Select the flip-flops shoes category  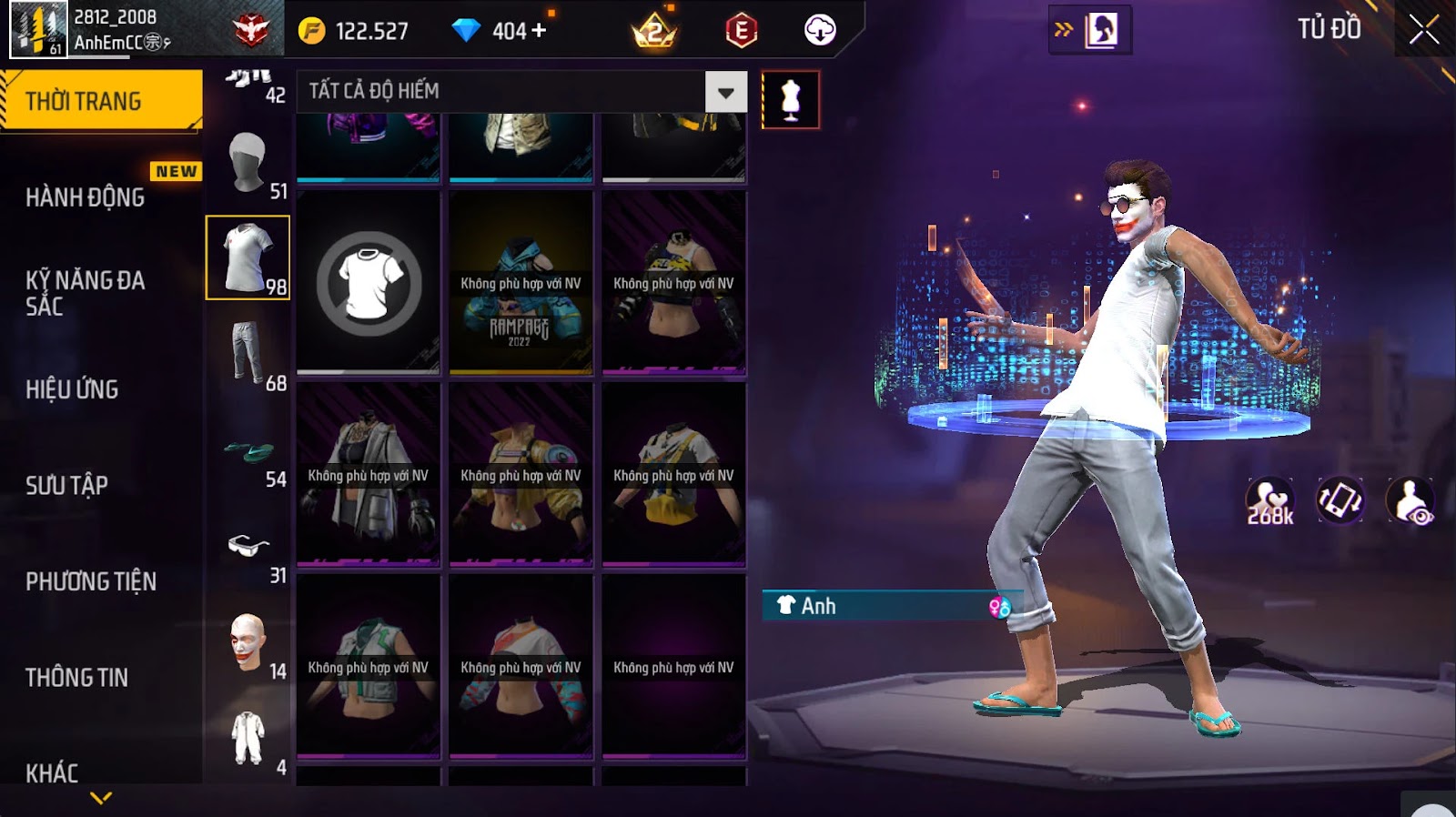pos(249,450)
